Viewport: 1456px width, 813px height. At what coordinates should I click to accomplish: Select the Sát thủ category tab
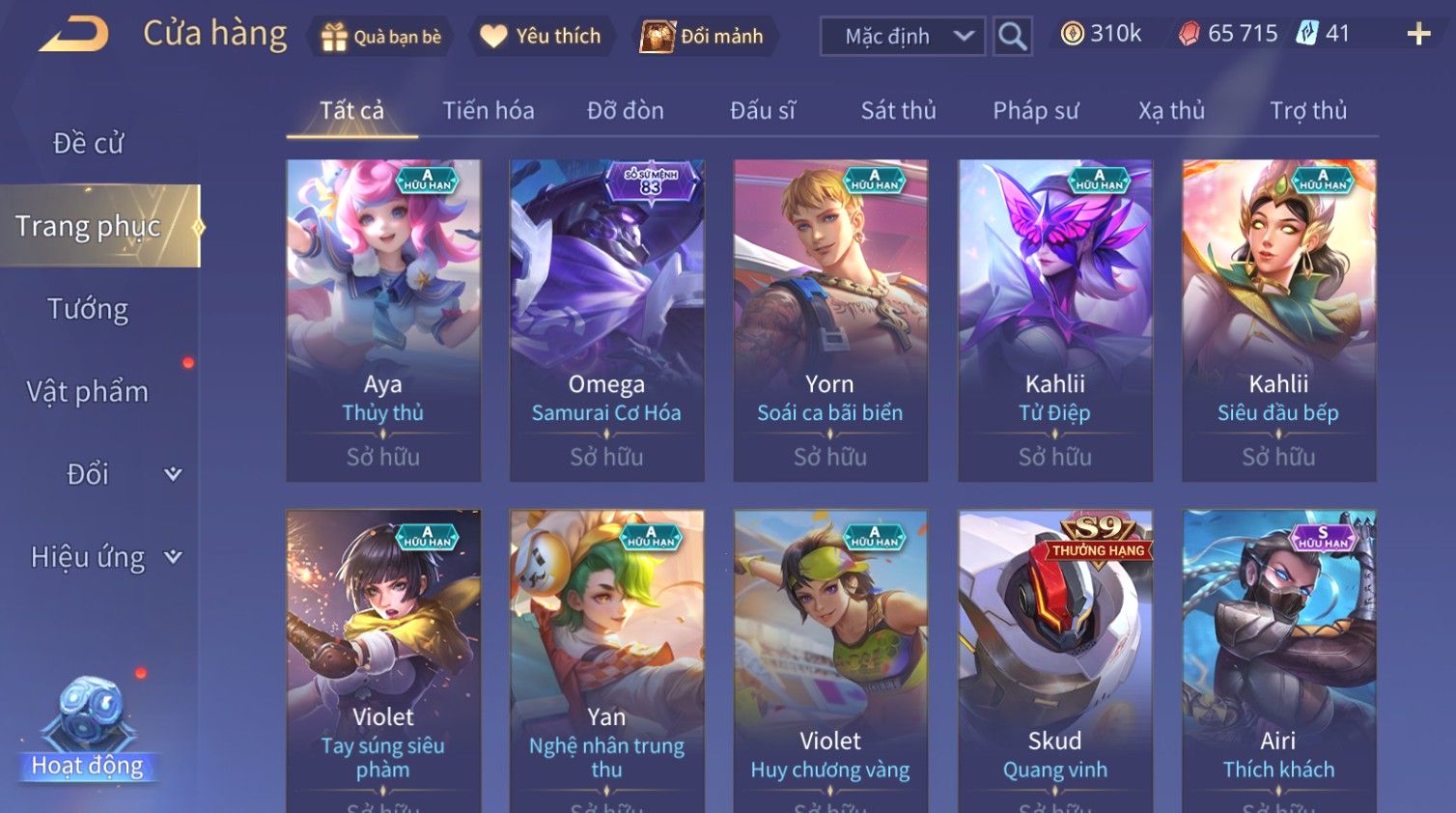coord(898,111)
